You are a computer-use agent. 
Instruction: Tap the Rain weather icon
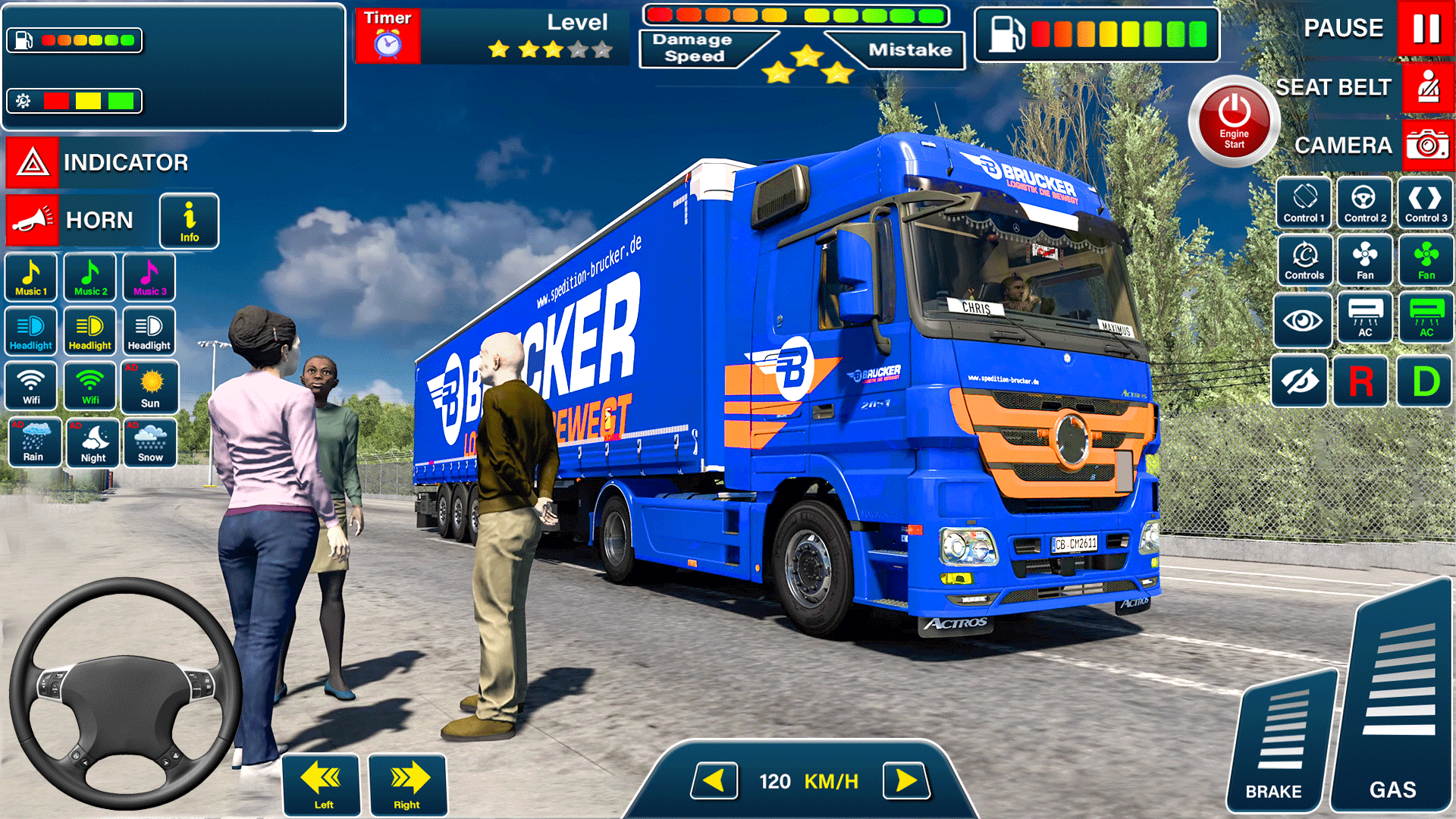point(34,443)
